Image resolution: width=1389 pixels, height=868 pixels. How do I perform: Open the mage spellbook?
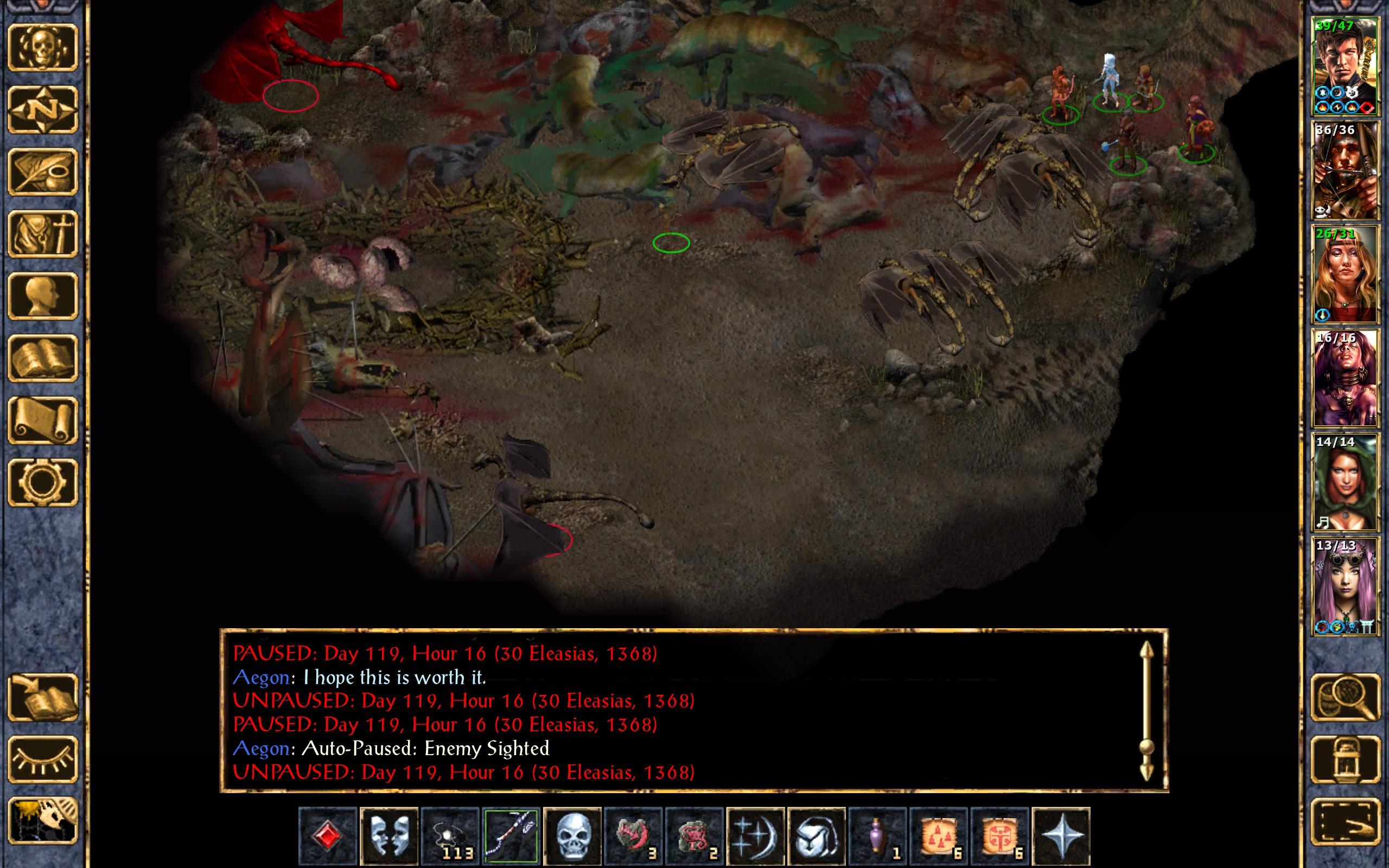pyautogui.click(x=43, y=358)
